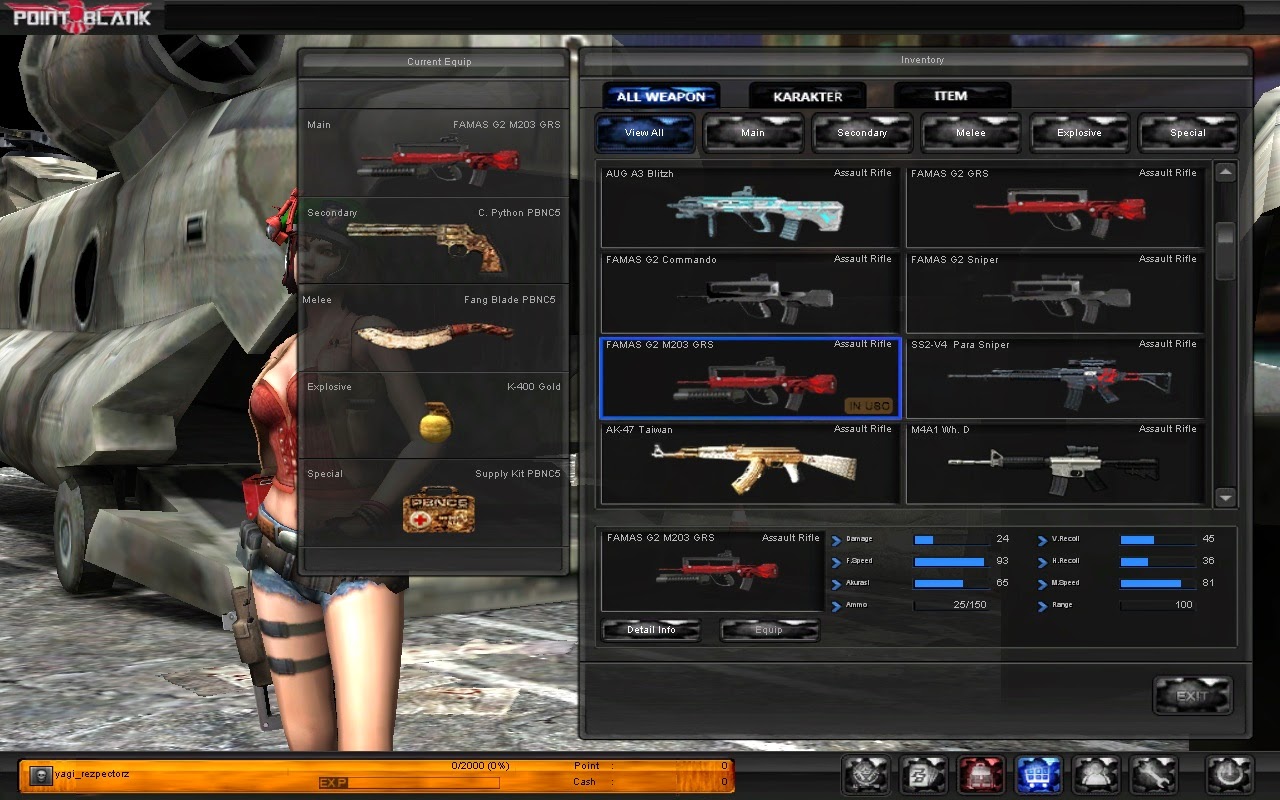
Task: Select the Main weapon filter
Action: point(753,132)
